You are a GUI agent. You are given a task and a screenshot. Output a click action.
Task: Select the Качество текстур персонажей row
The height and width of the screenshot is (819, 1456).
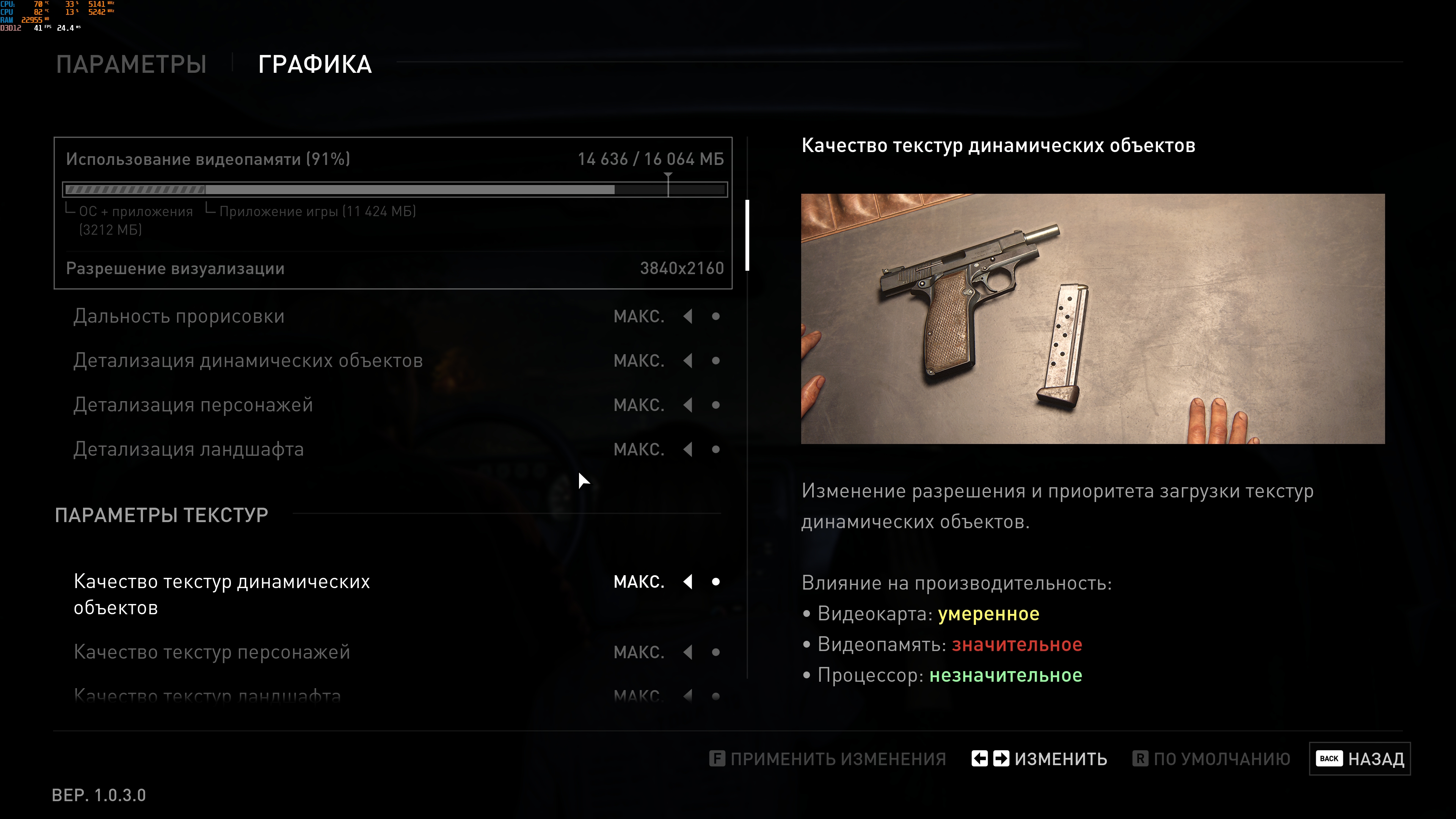(x=212, y=652)
